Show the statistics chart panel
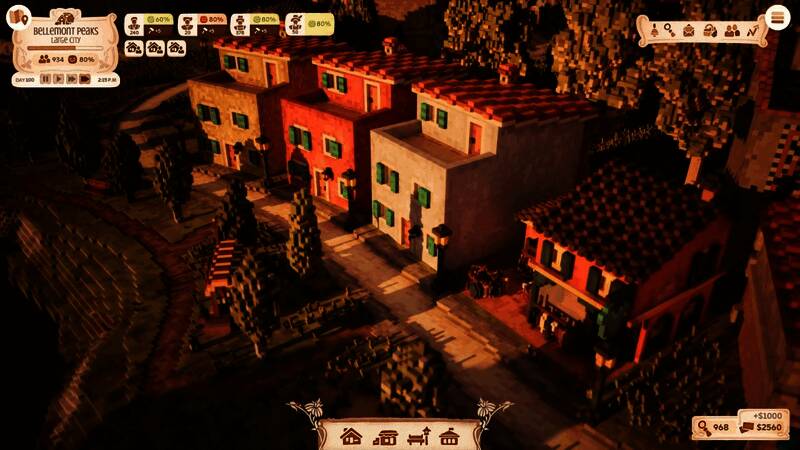 pos(752,31)
